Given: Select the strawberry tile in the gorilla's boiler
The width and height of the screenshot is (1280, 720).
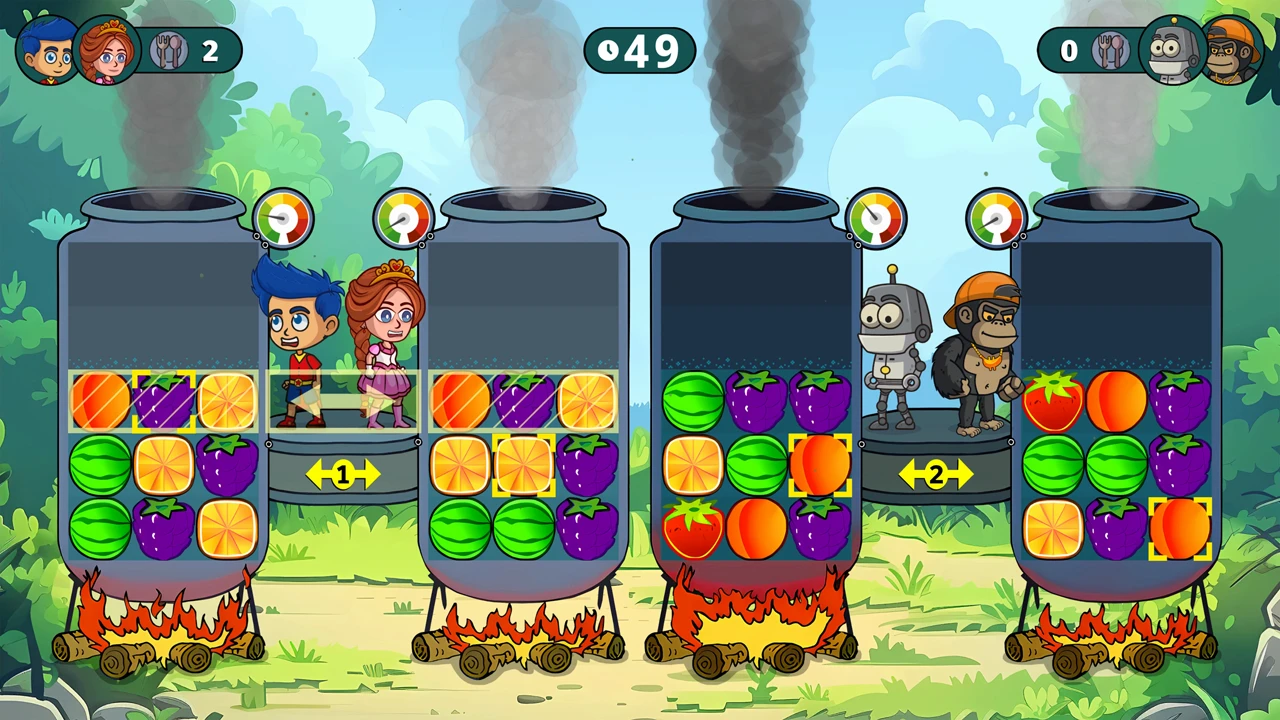Looking at the screenshot, I should (1053, 401).
